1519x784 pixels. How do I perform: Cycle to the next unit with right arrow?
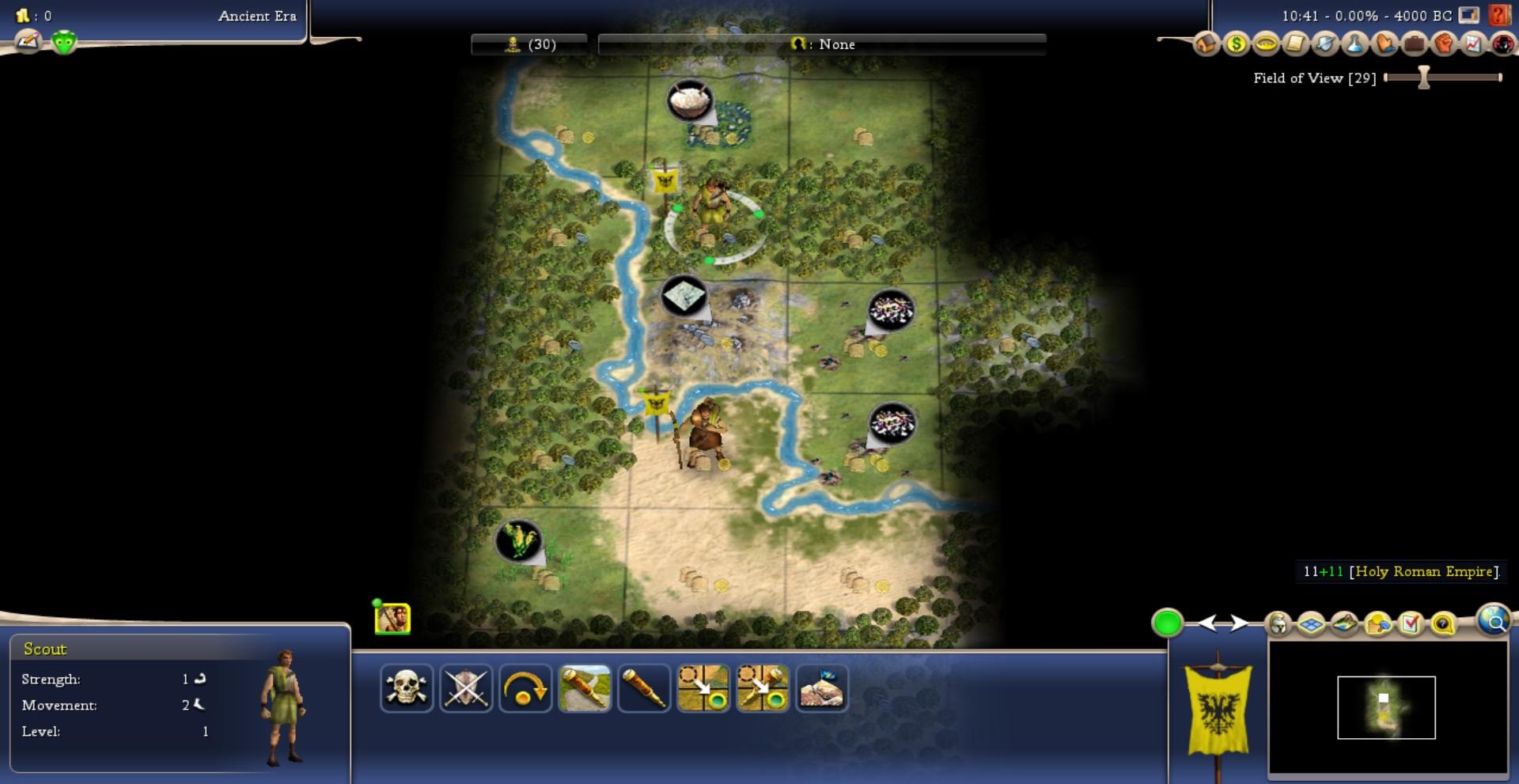point(1239,623)
